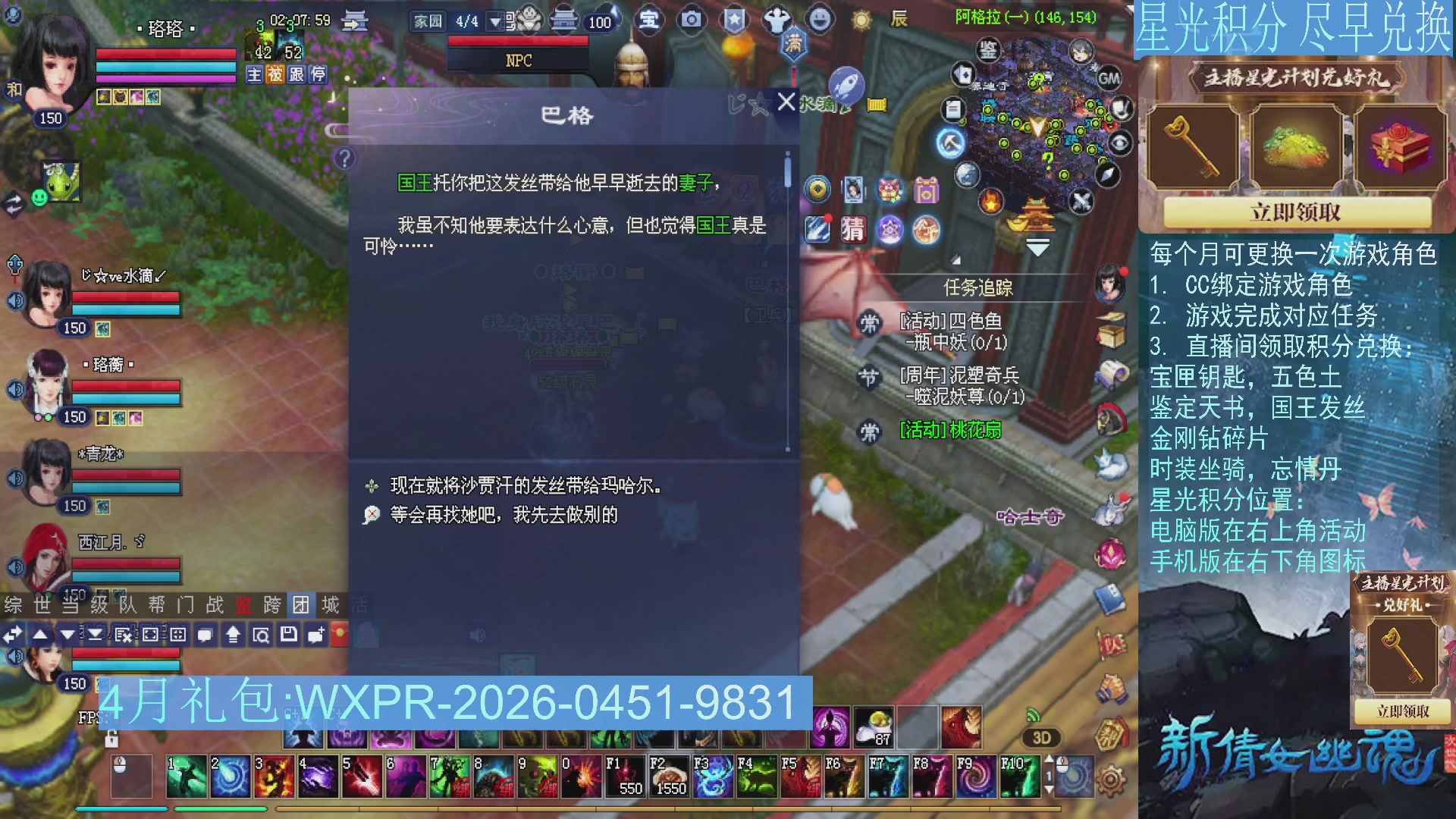Open the 宝 treasure panel at top
The height and width of the screenshot is (819, 1456).
point(648,21)
